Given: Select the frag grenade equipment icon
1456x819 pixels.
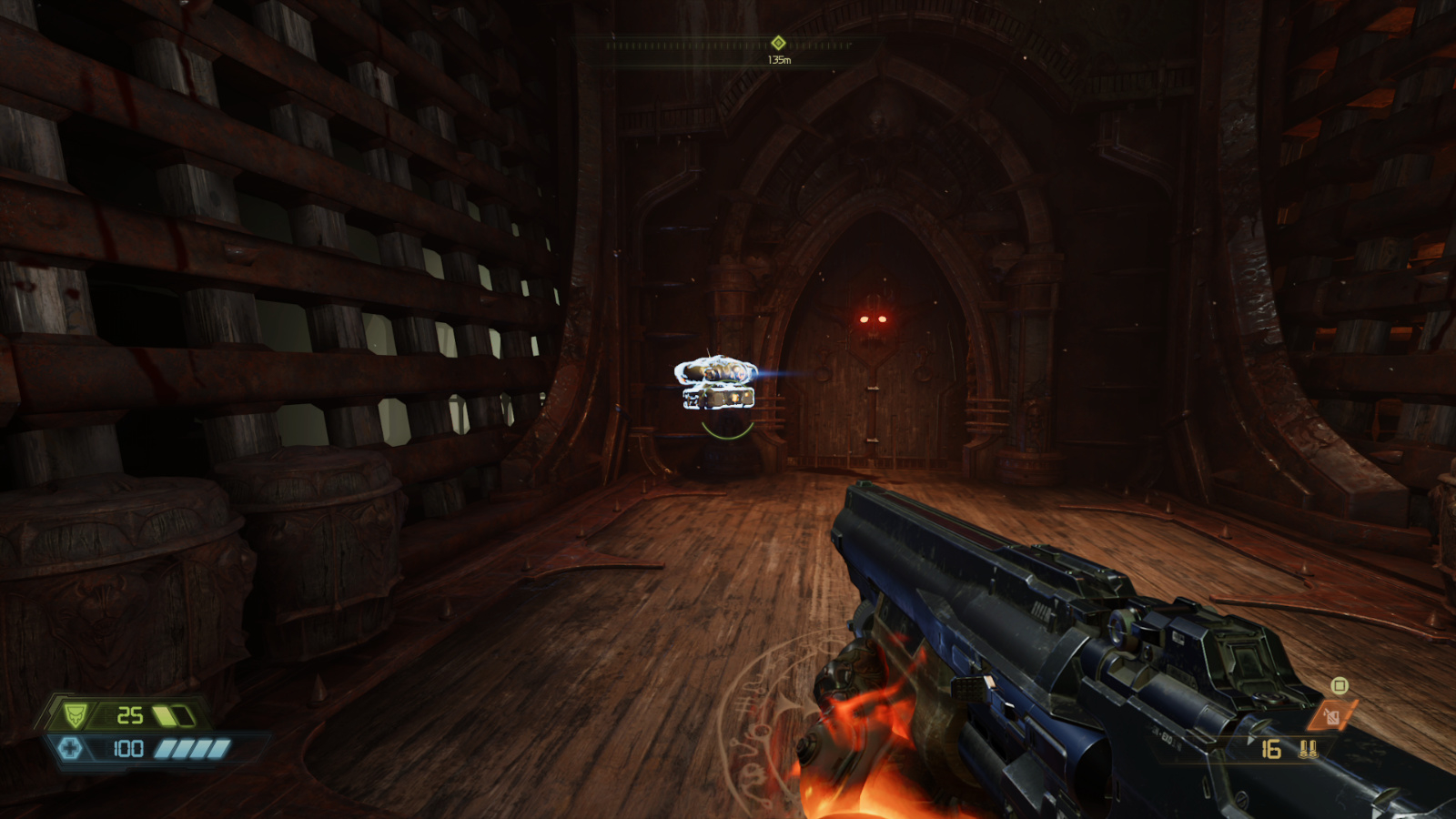Looking at the screenshot, I should click(1331, 714).
